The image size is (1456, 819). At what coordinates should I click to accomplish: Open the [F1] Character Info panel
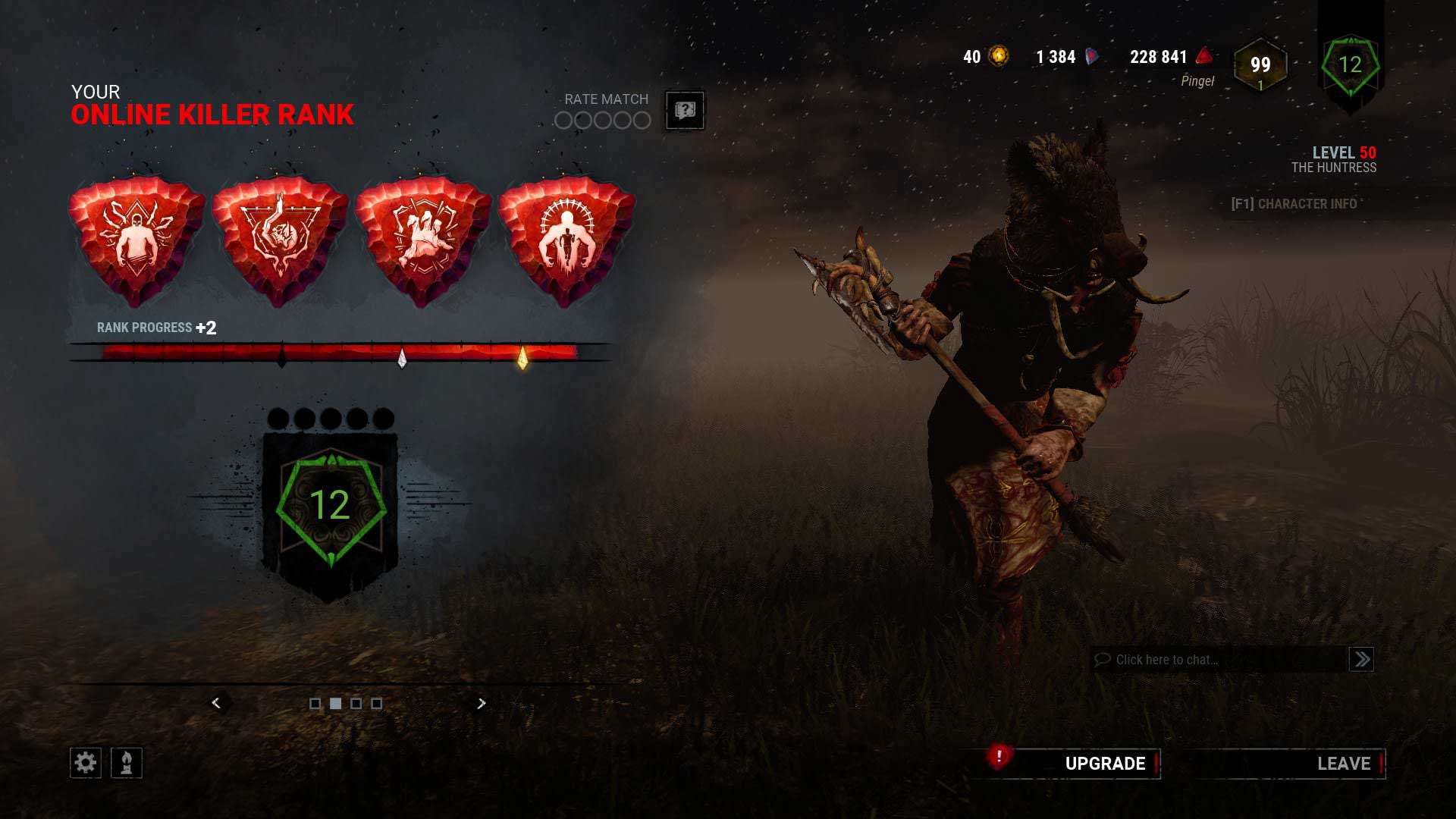pyautogui.click(x=1293, y=204)
